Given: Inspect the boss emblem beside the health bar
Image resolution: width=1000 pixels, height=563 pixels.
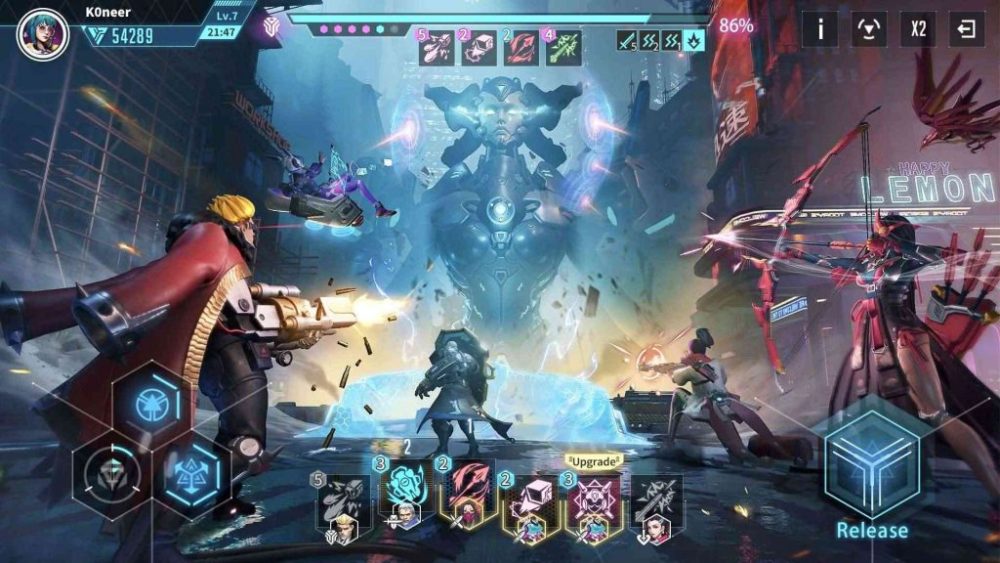Looking at the screenshot, I should coord(270,27).
